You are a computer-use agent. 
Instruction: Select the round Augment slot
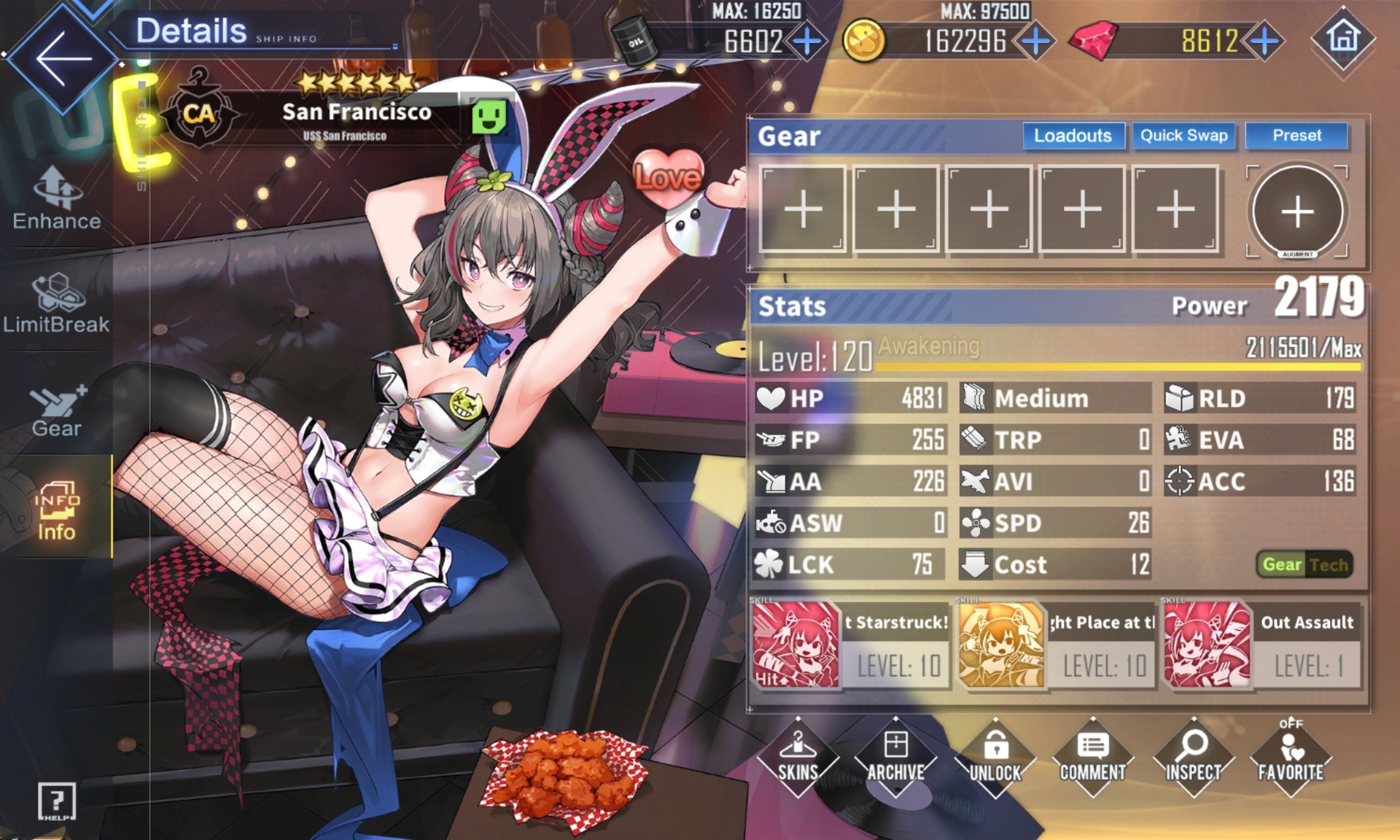point(1297,211)
